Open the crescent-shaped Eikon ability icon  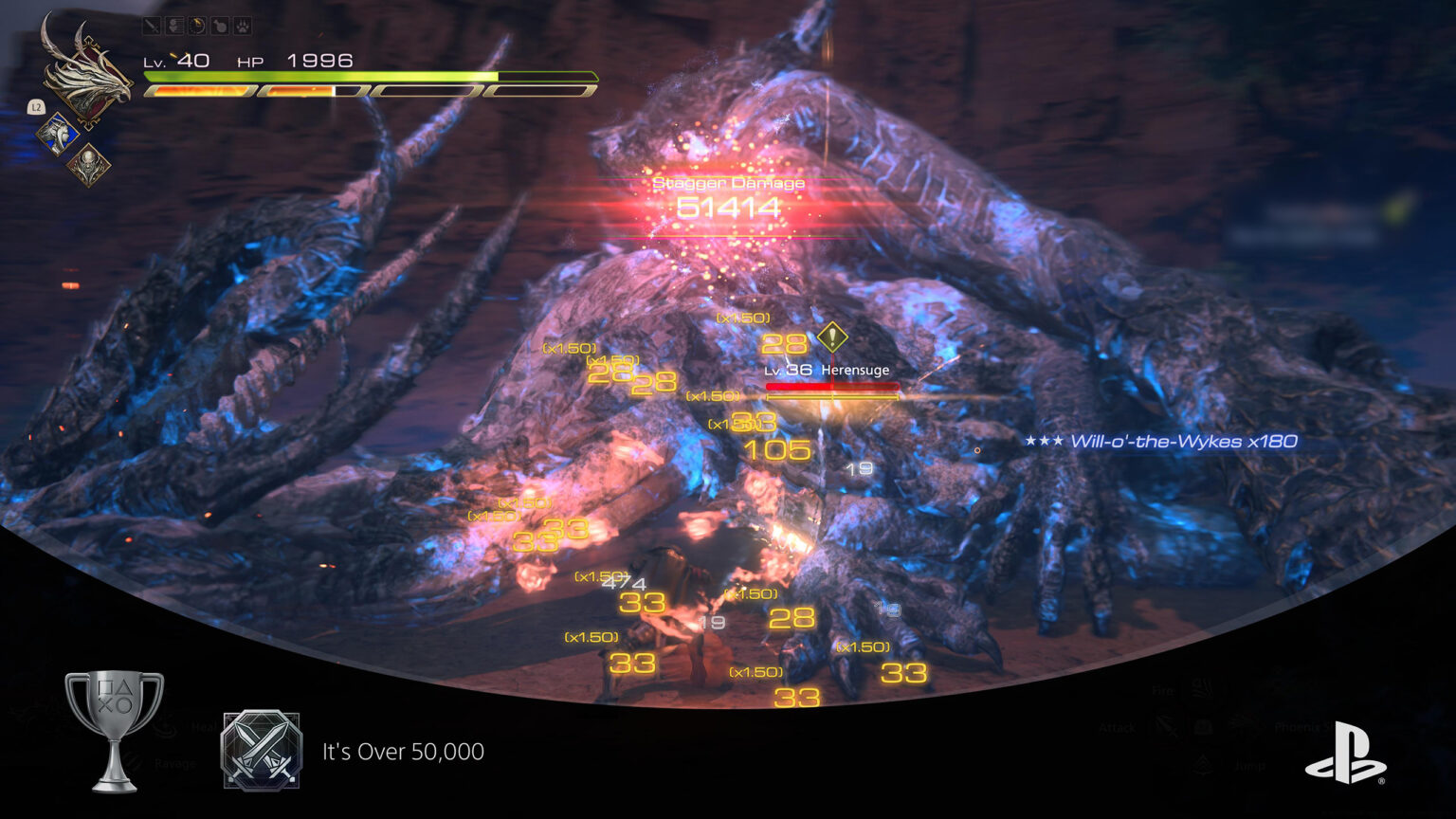(x=197, y=26)
